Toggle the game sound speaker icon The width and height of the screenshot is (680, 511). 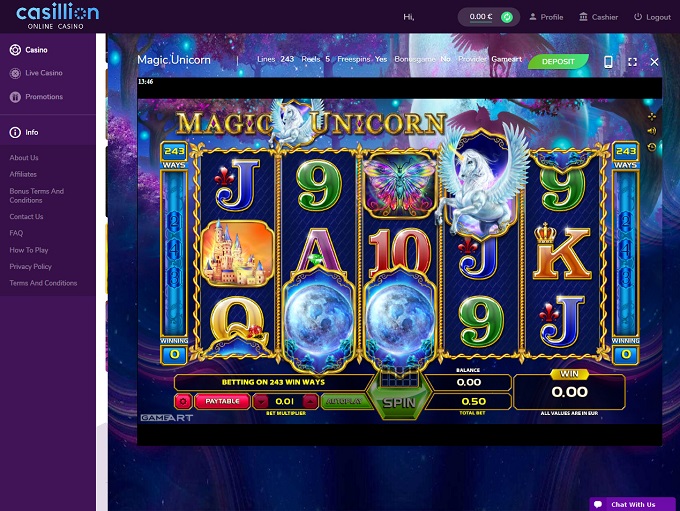point(652,131)
